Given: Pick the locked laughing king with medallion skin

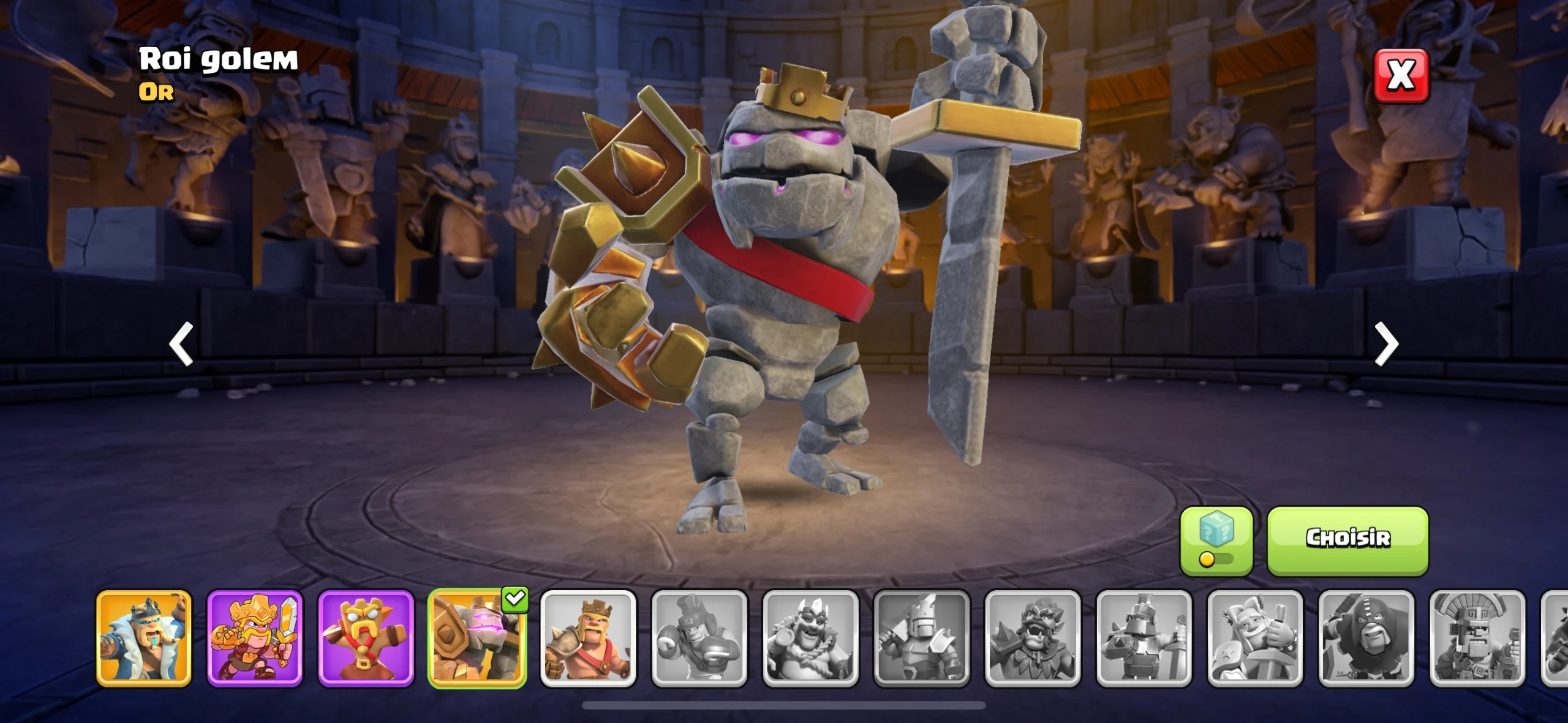Looking at the screenshot, I should pyautogui.click(x=810, y=638).
